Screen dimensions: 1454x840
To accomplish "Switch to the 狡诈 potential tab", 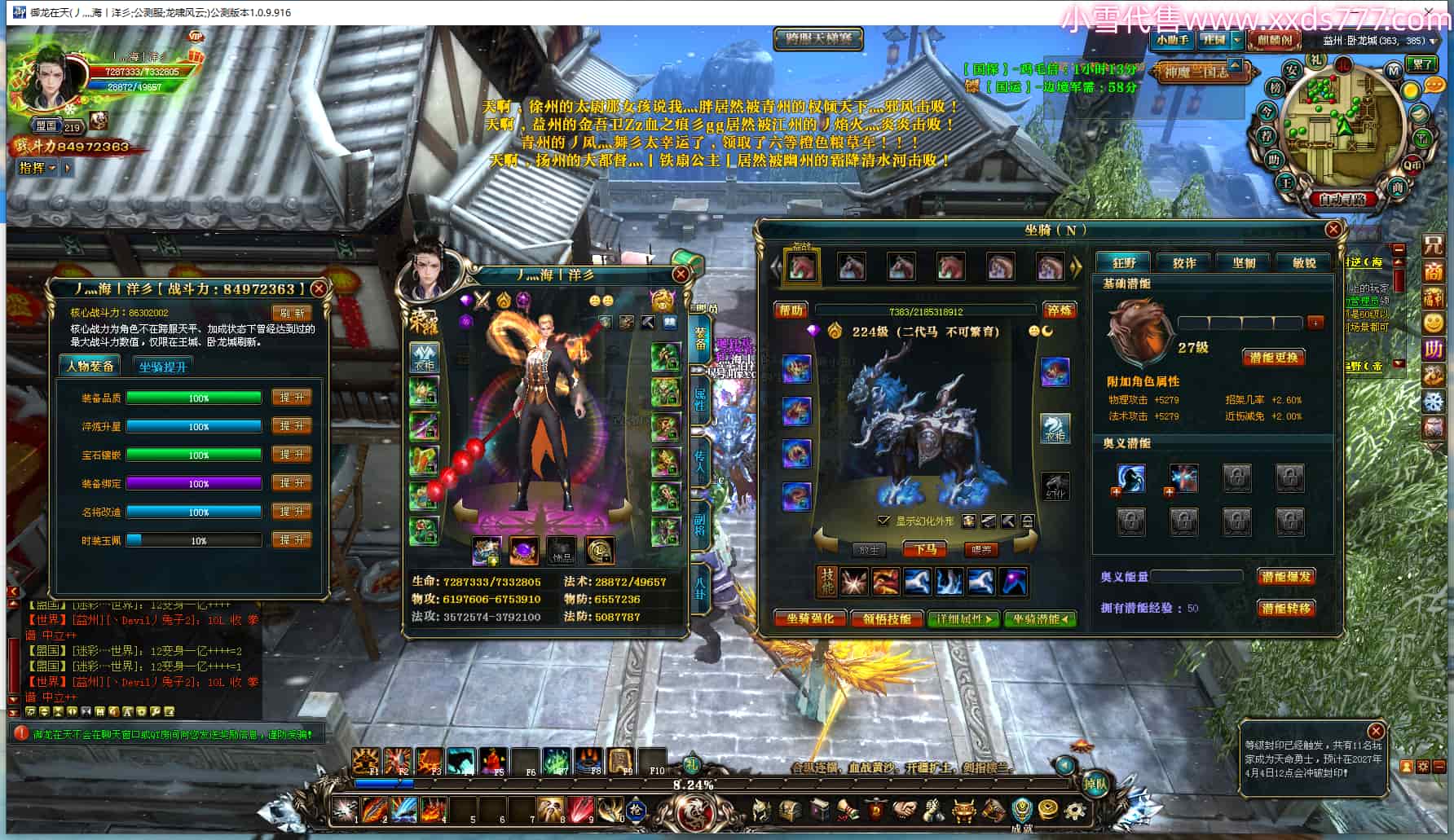I will (x=1184, y=262).
